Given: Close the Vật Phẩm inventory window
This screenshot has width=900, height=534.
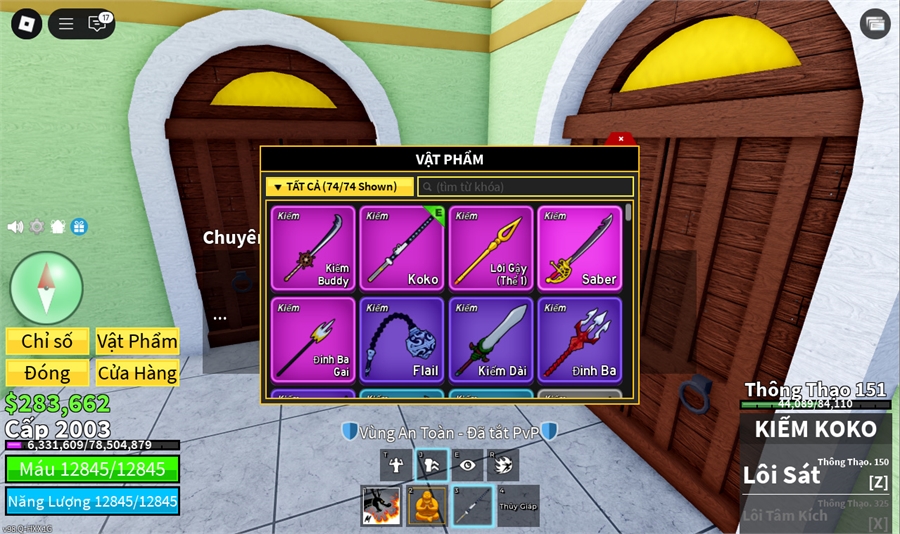Looking at the screenshot, I should (621, 139).
